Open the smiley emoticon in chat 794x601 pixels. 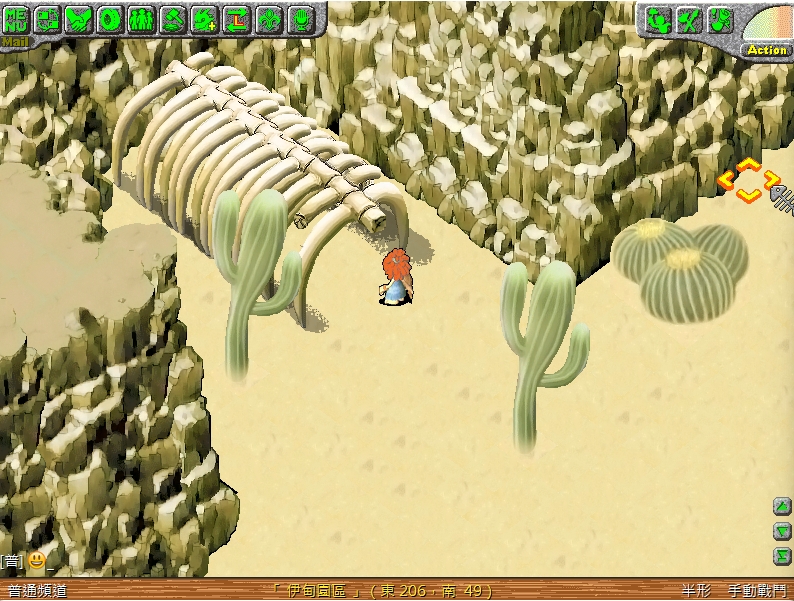pyautogui.click(x=36, y=561)
